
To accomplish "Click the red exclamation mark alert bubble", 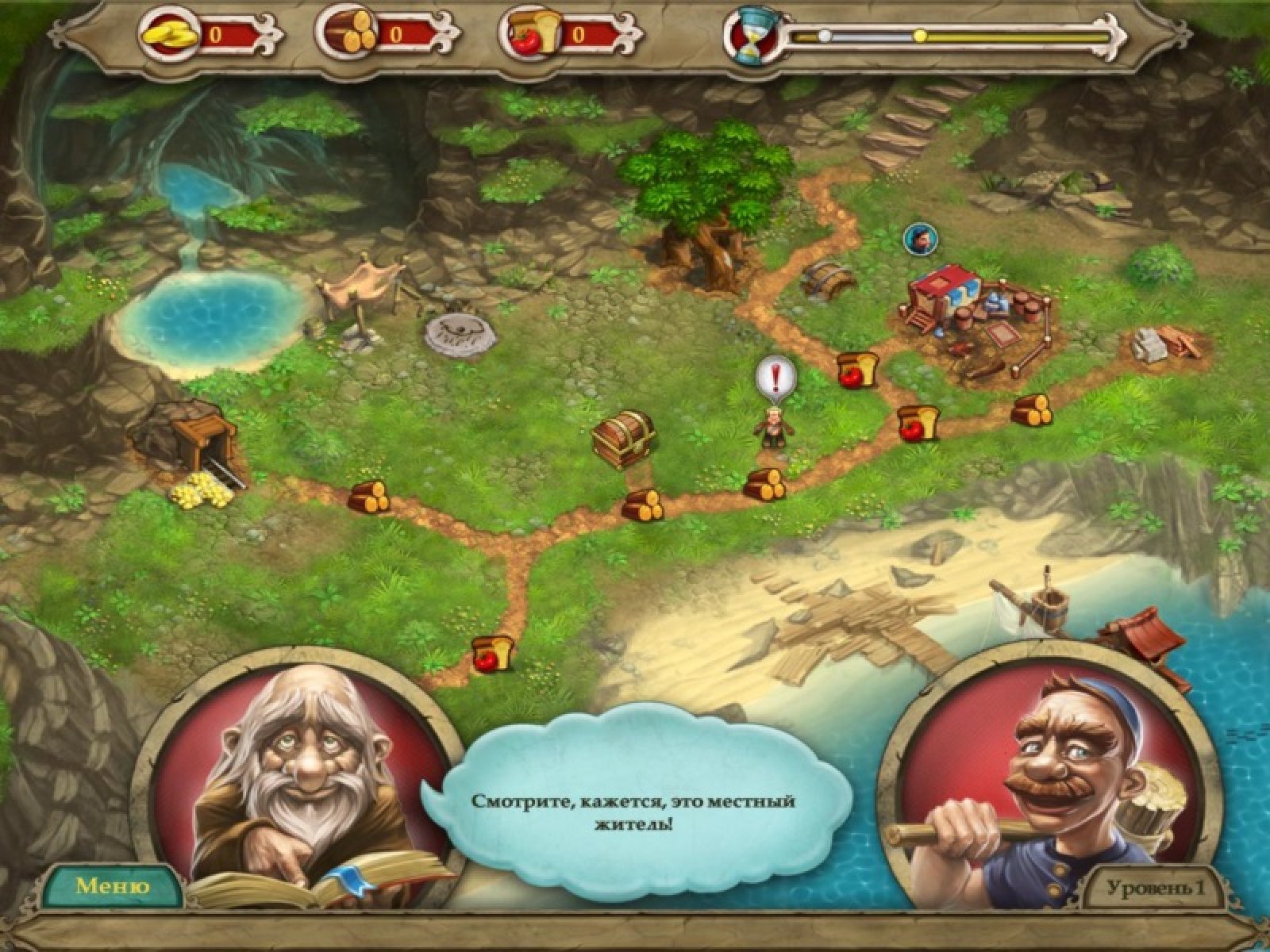I will point(774,376).
